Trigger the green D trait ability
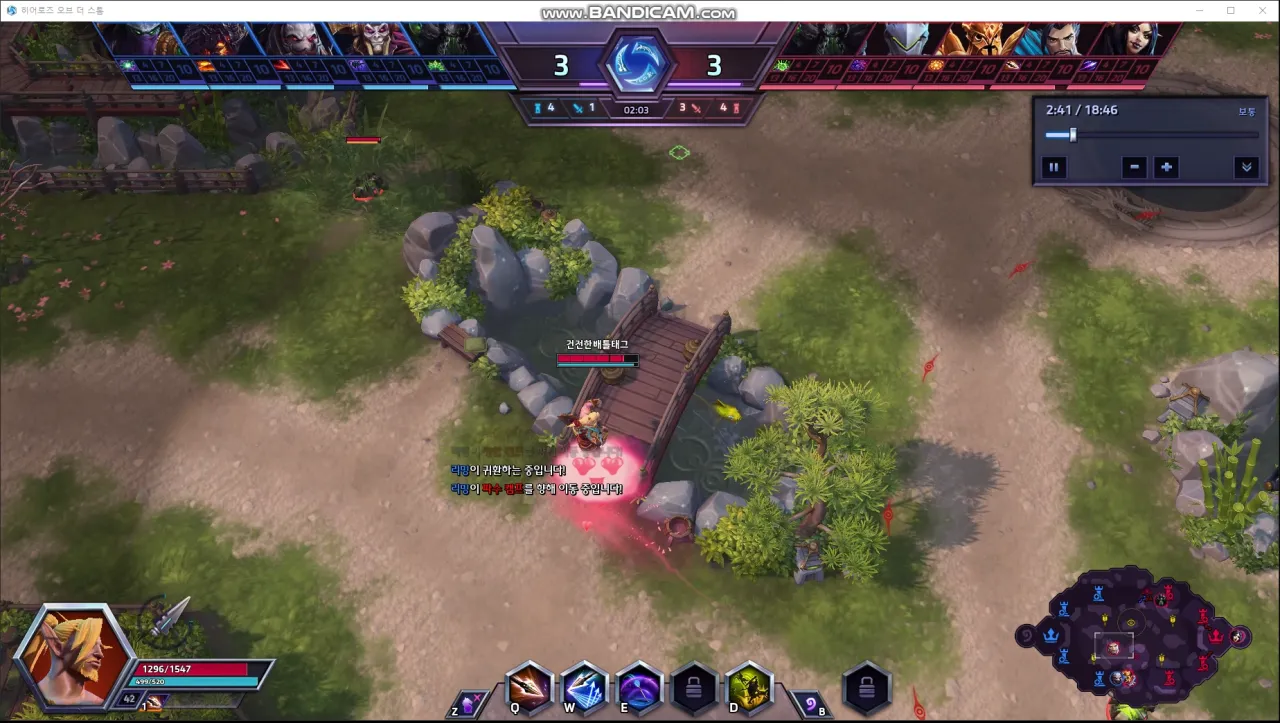 point(749,688)
